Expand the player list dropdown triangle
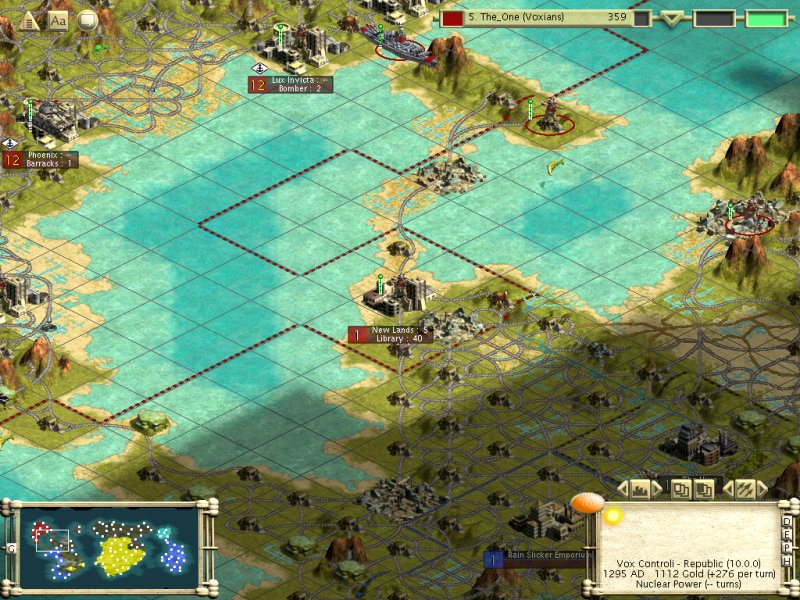This screenshot has width=800, height=600. pyautogui.click(x=672, y=18)
